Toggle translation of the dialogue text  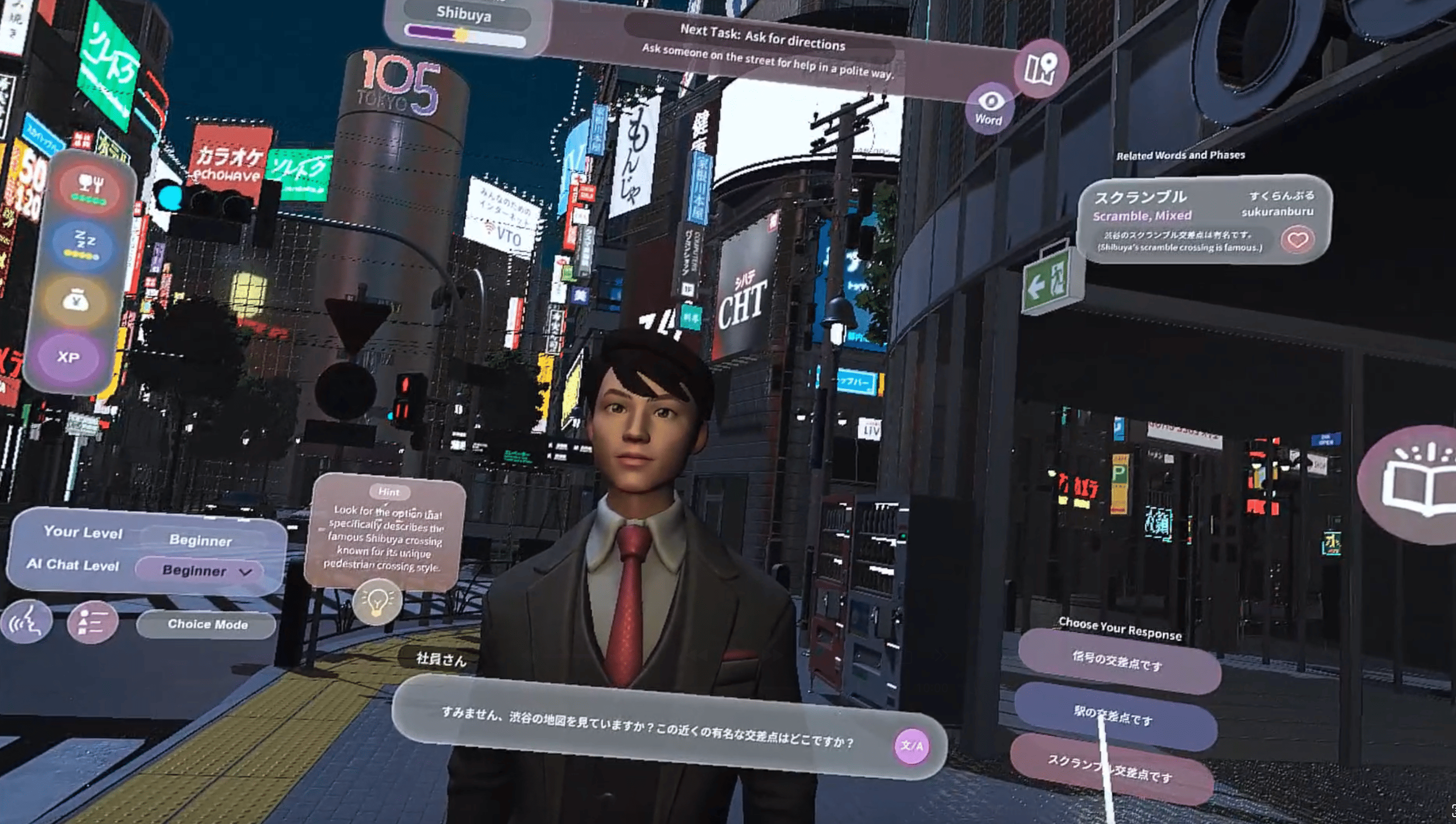(911, 746)
